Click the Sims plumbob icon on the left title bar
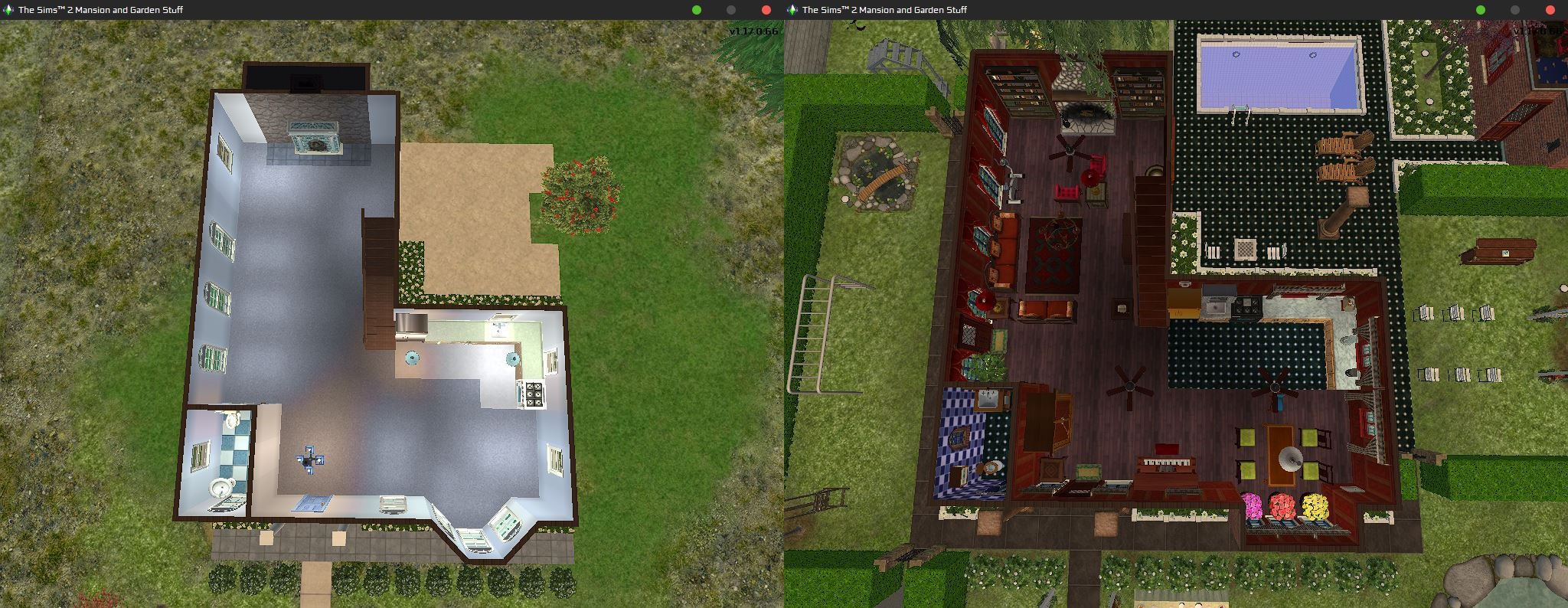 (x=8, y=10)
